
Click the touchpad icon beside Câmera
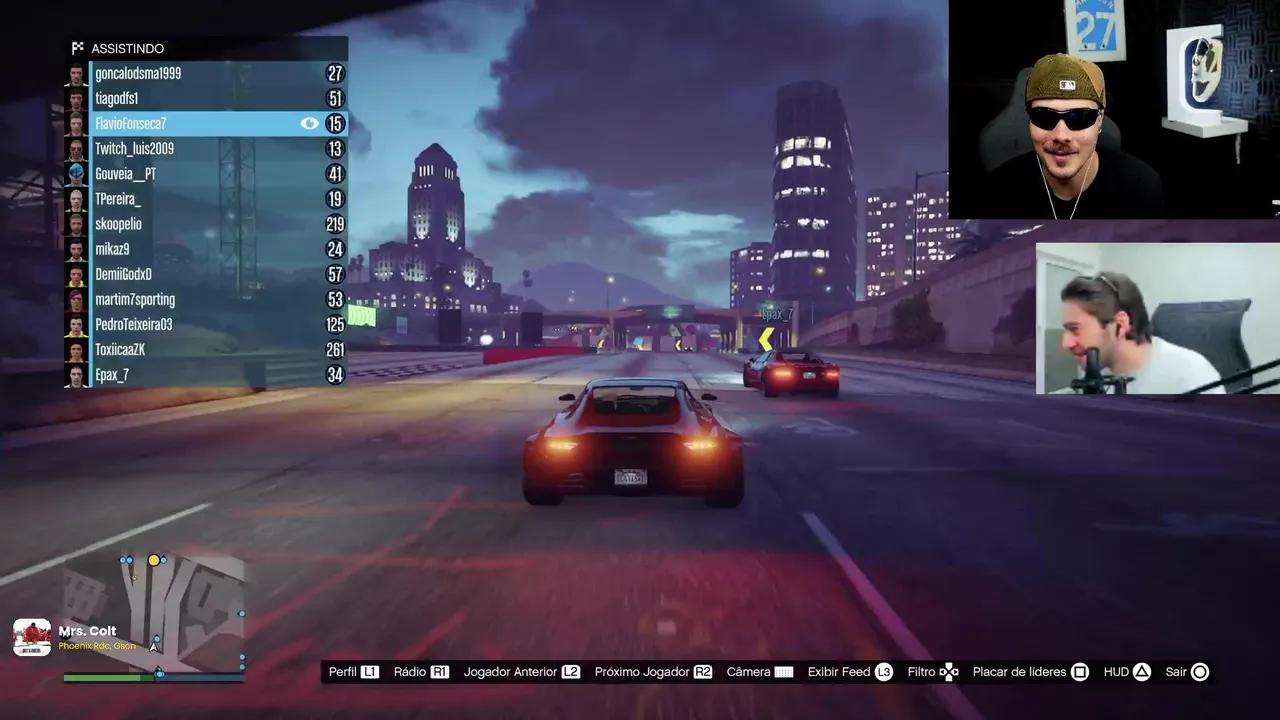point(785,671)
